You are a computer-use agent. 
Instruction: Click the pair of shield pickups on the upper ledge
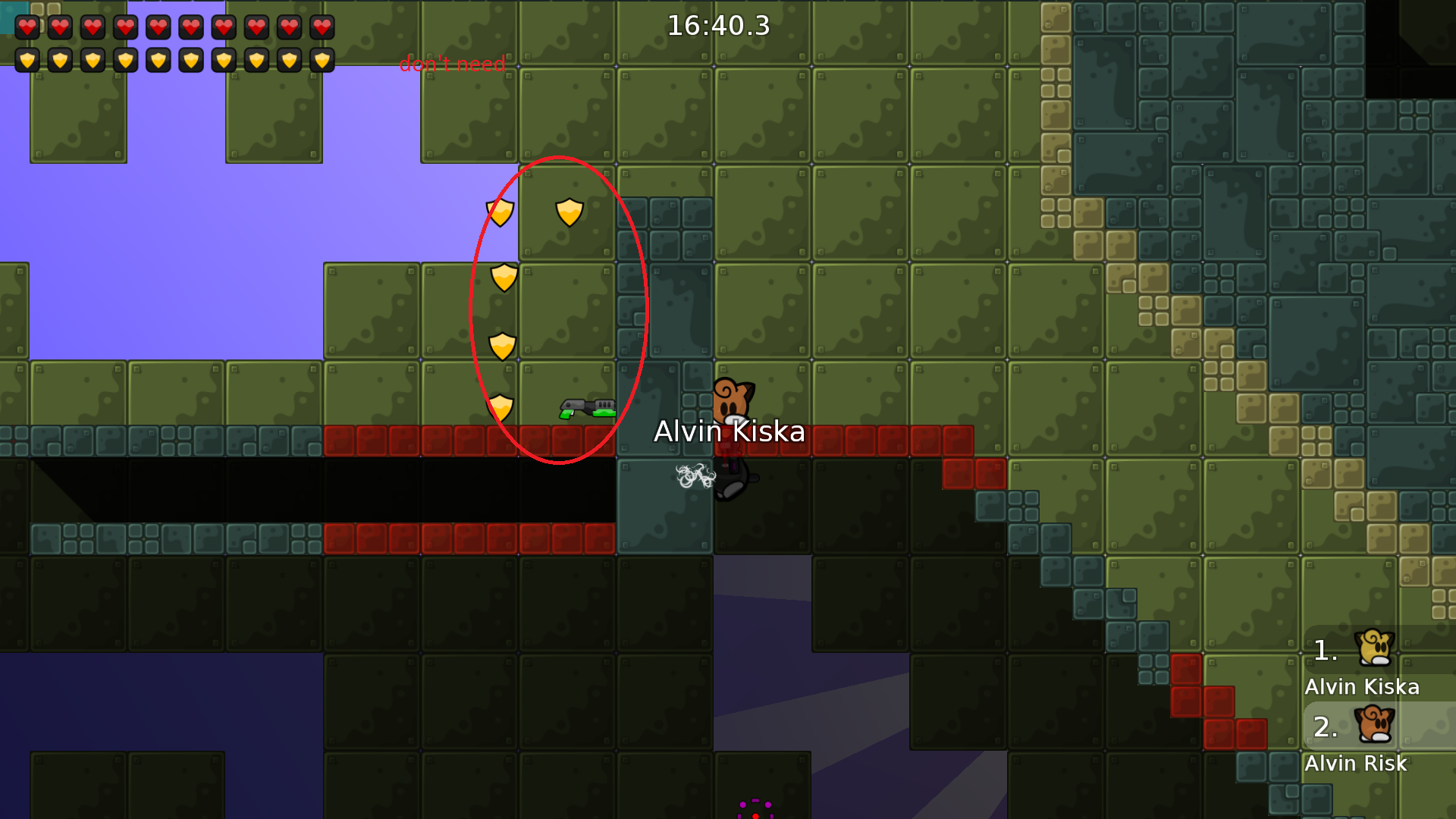pyautogui.click(x=535, y=212)
